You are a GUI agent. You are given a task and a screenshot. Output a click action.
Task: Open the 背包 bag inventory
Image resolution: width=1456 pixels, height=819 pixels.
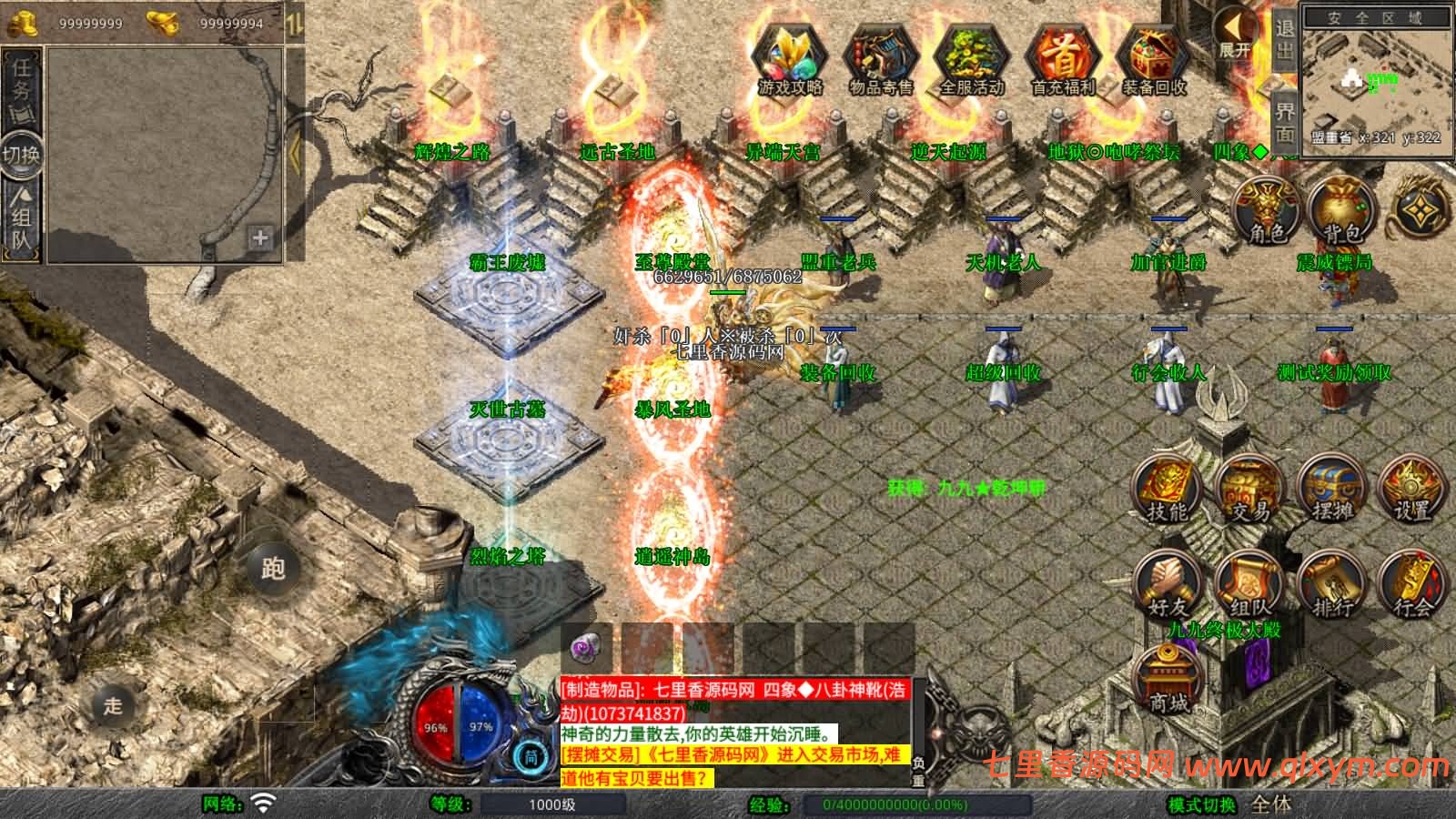(x=1343, y=209)
